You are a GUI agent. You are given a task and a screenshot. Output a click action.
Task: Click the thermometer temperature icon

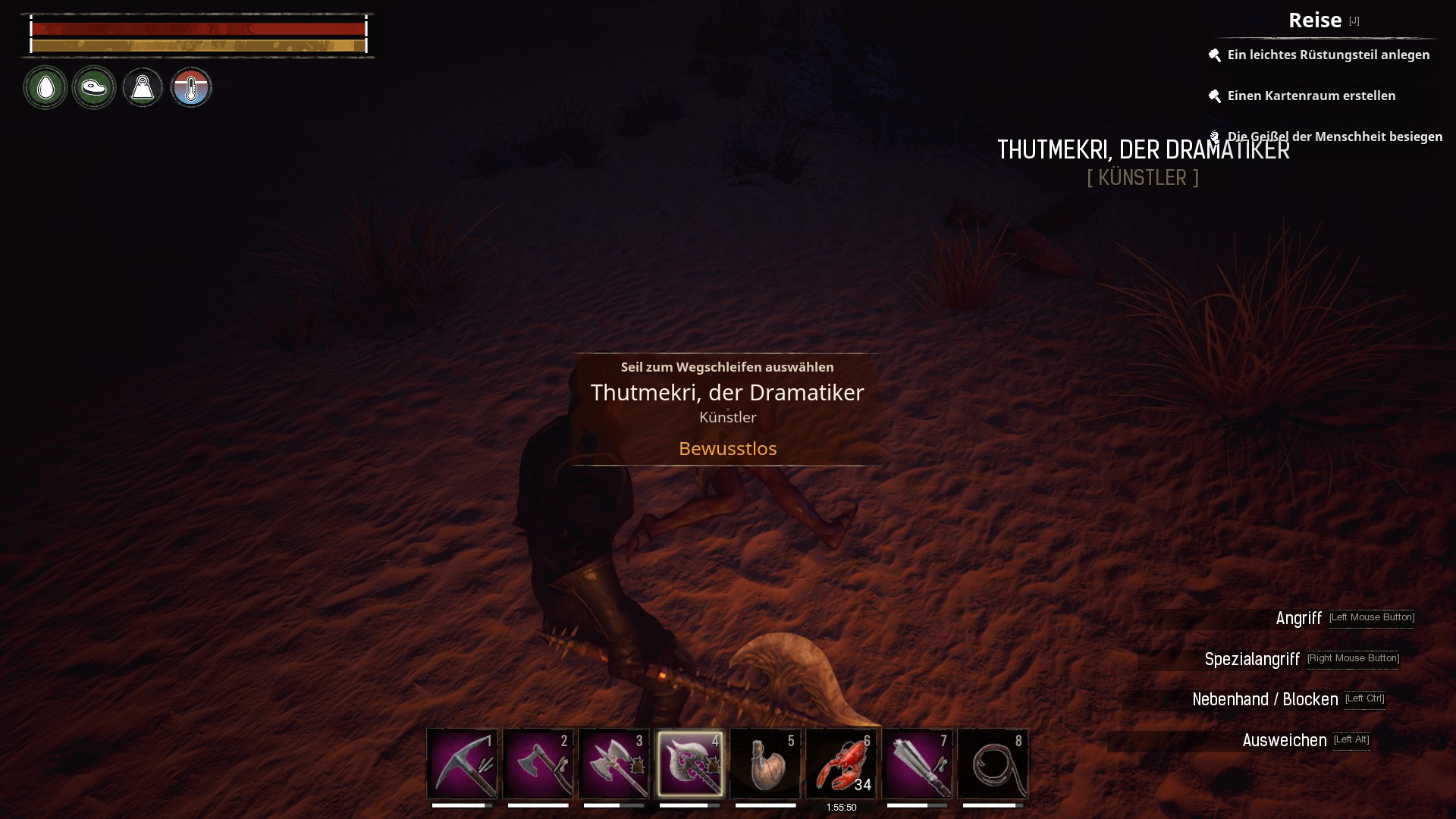[x=191, y=88]
